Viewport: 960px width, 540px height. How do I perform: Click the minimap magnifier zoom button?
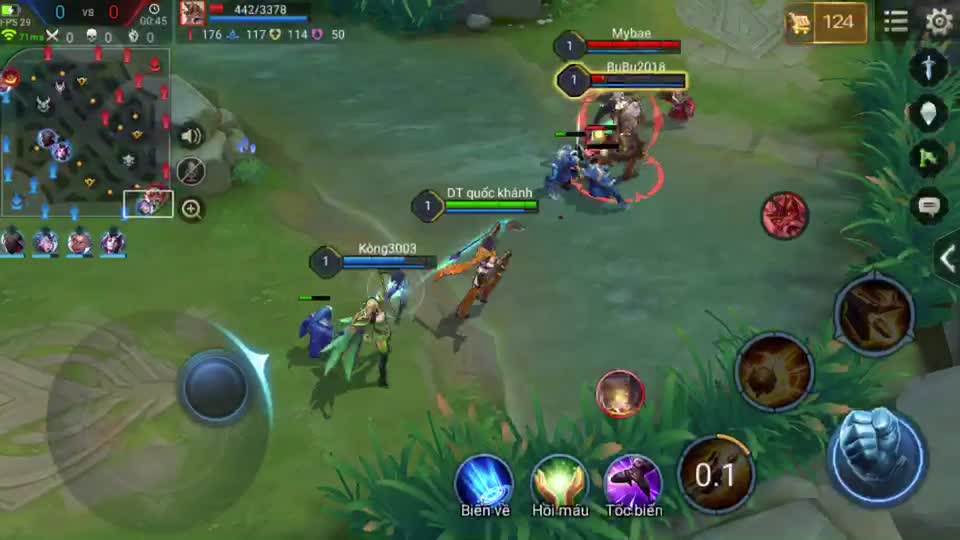click(x=191, y=209)
